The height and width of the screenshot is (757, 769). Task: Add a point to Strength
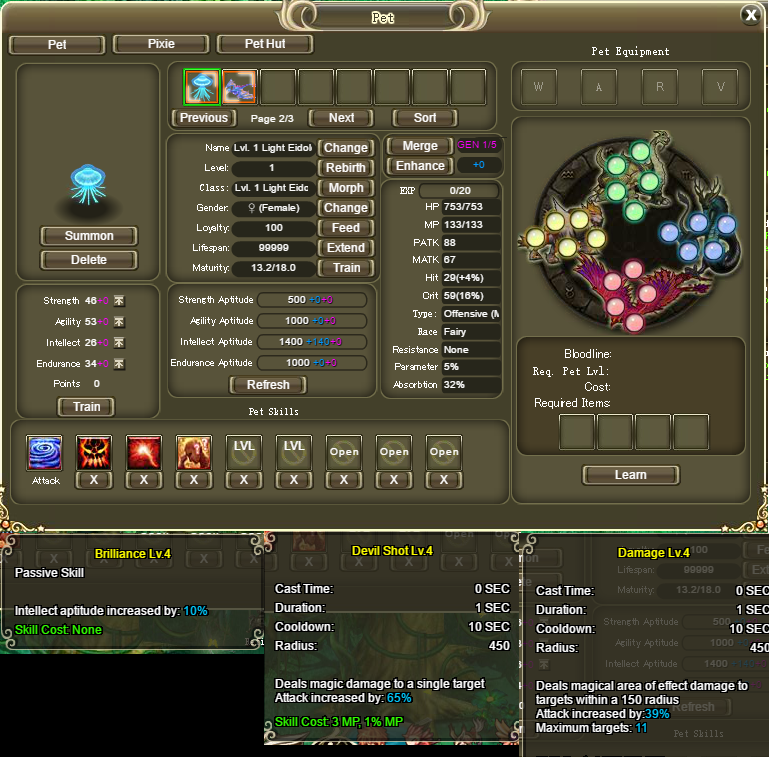click(x=119, y=301)
